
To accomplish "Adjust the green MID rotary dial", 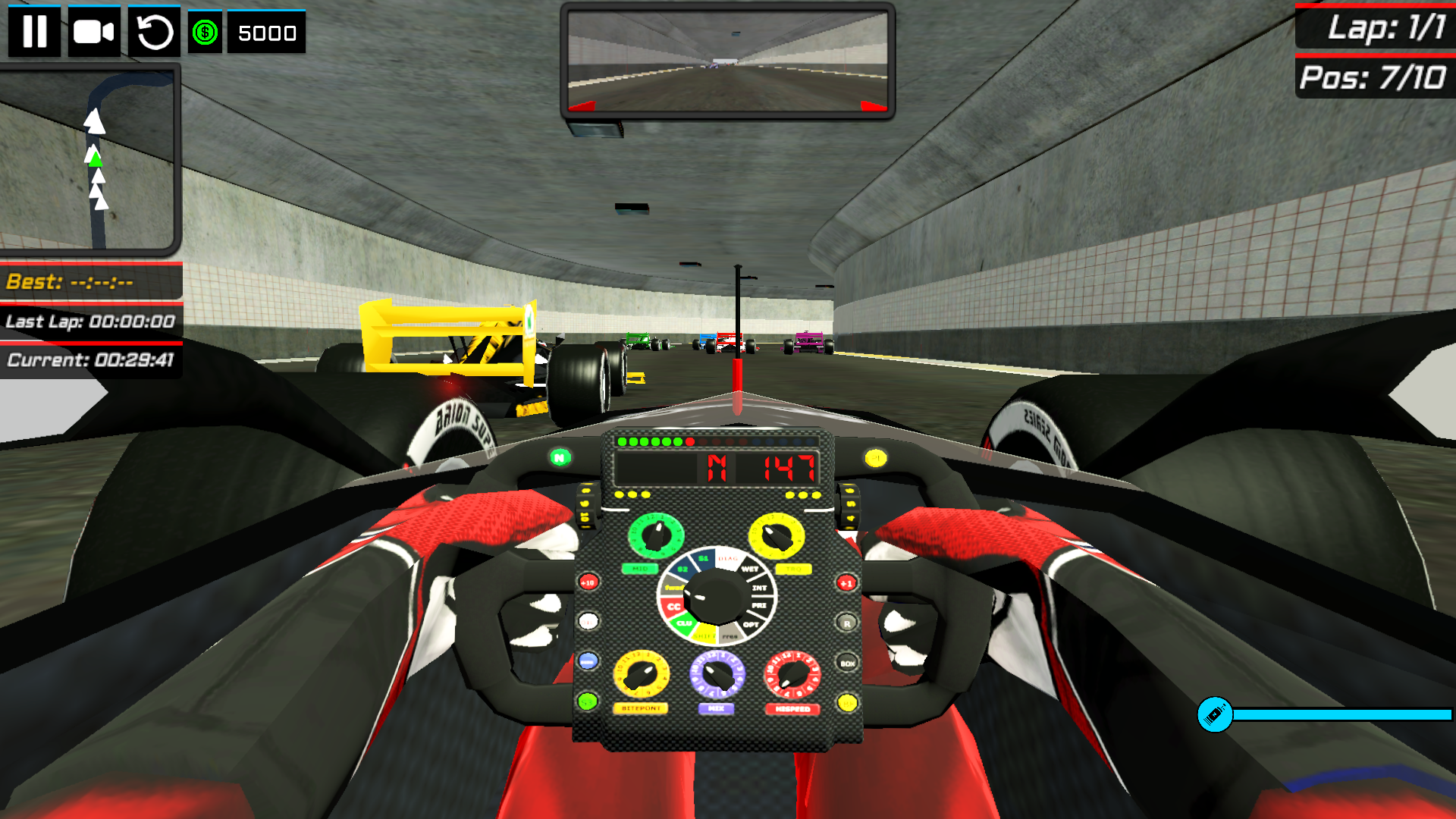I will tap(656, 535).
